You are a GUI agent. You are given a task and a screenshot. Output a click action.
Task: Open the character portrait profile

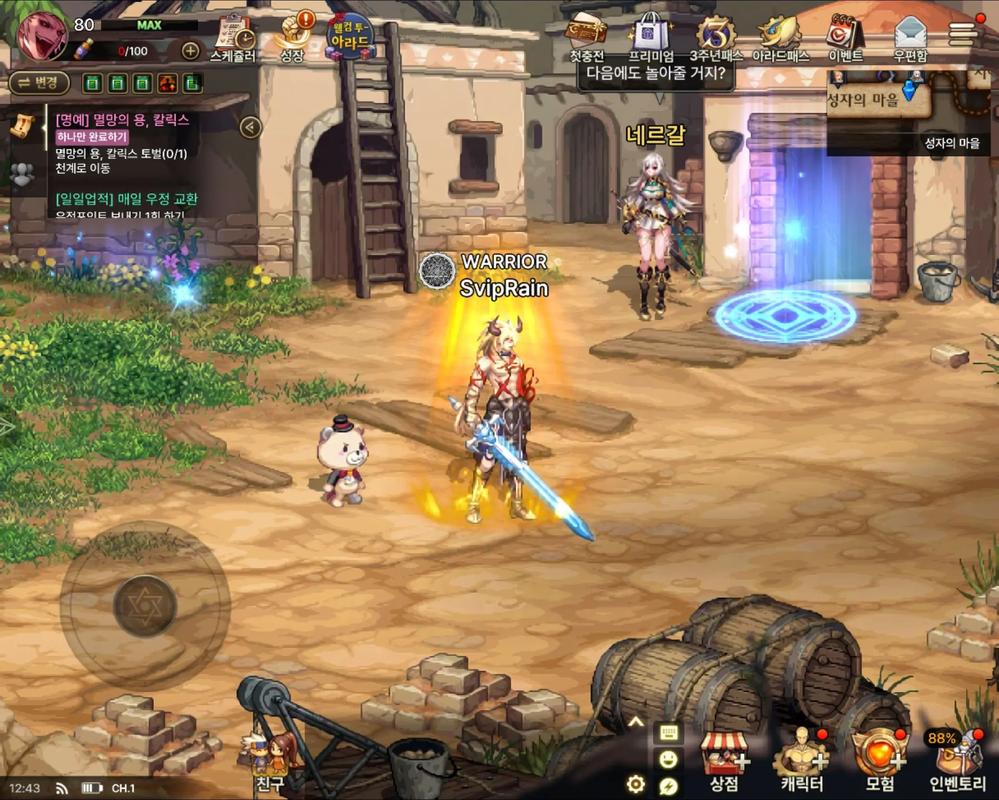(41, 33)
